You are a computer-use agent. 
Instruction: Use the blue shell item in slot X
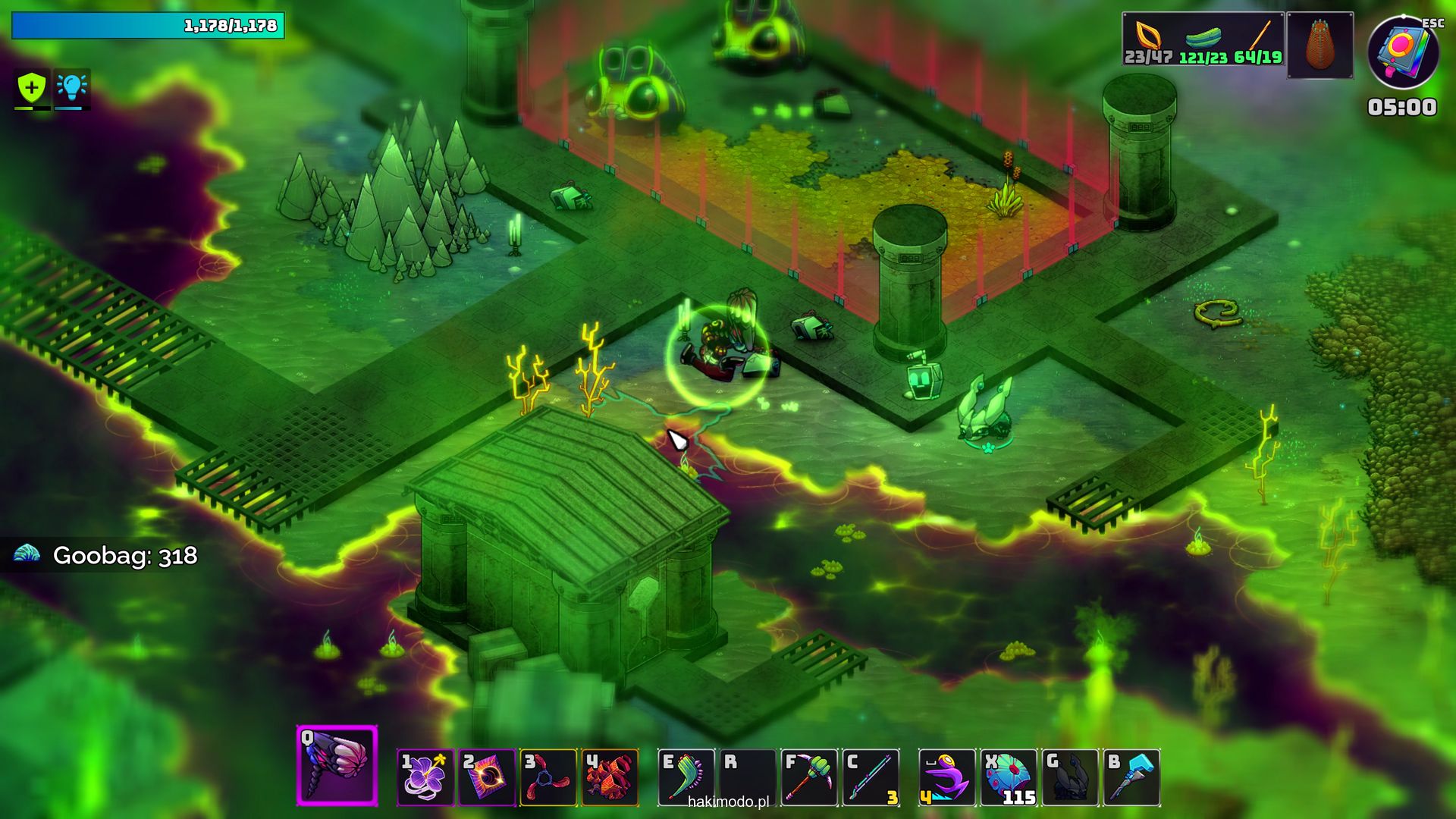[1008, 777]
